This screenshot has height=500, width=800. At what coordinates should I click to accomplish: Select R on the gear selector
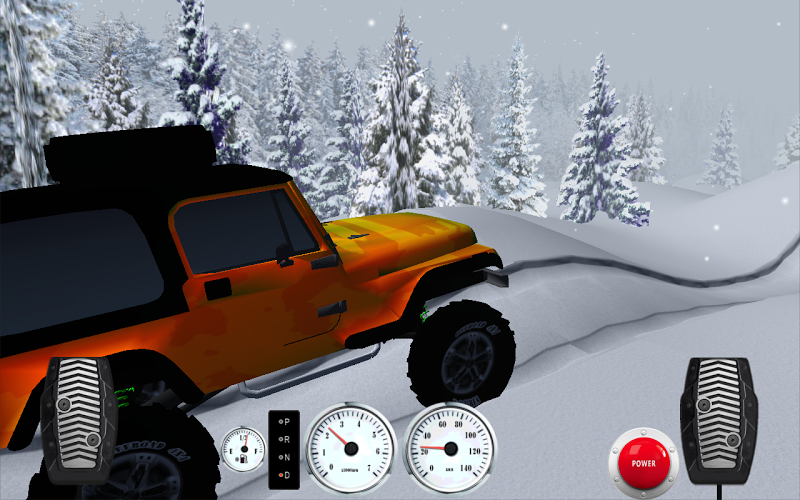pos(286,438)
